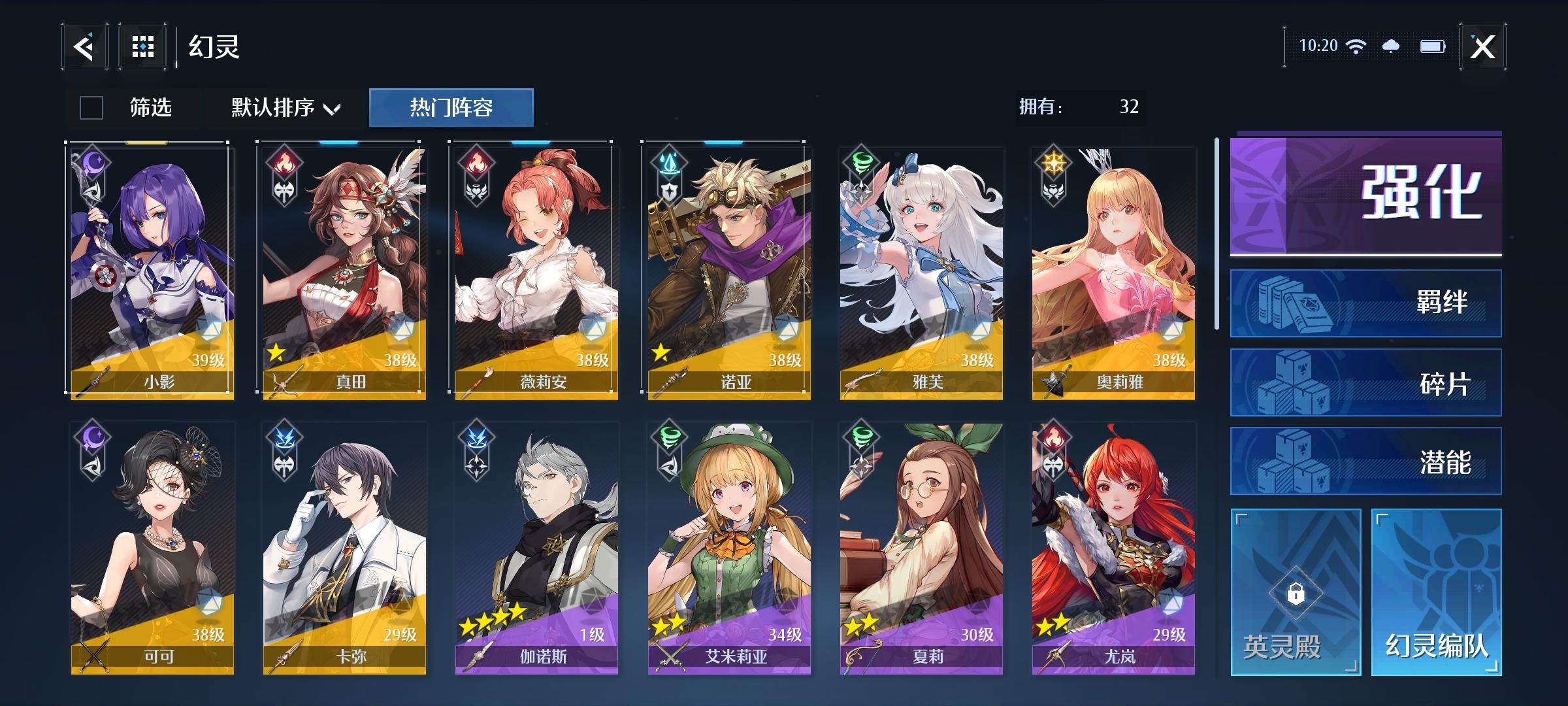Select the 幻灵 title header
1568x706 pixels.
pos(214,48)
